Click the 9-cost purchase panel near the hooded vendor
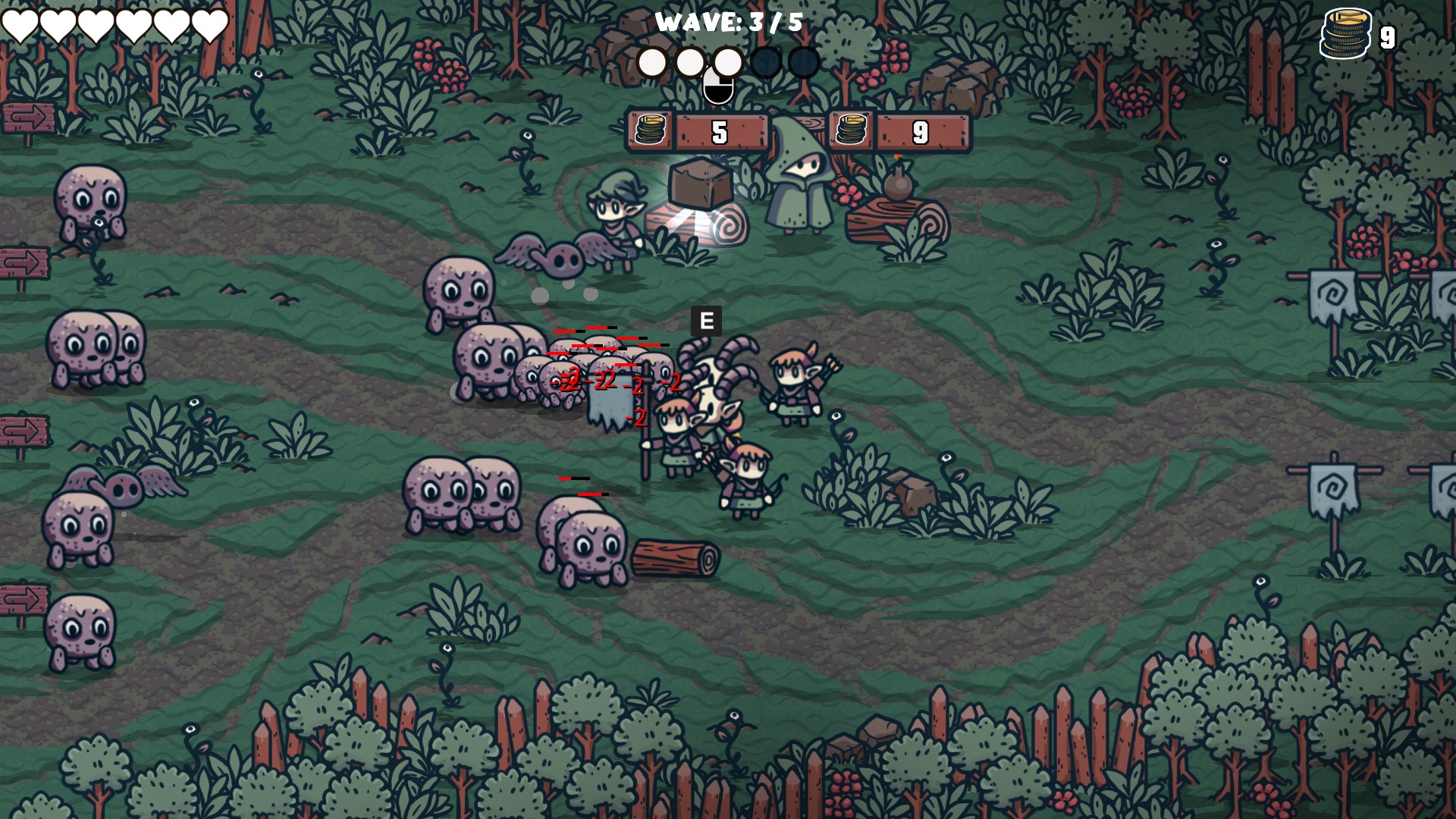 (920, 130)
